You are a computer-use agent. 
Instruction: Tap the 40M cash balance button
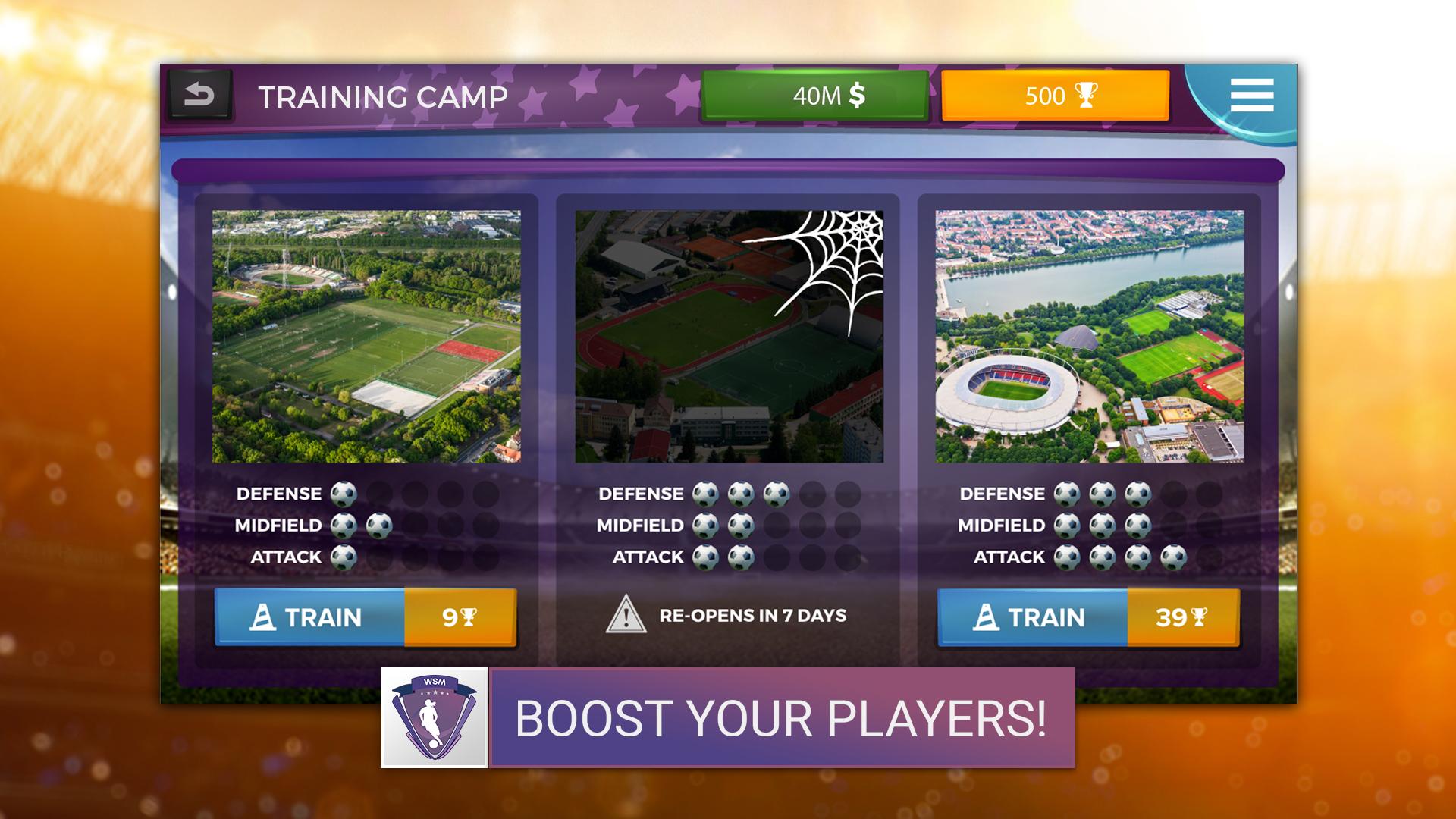point(815,96)
